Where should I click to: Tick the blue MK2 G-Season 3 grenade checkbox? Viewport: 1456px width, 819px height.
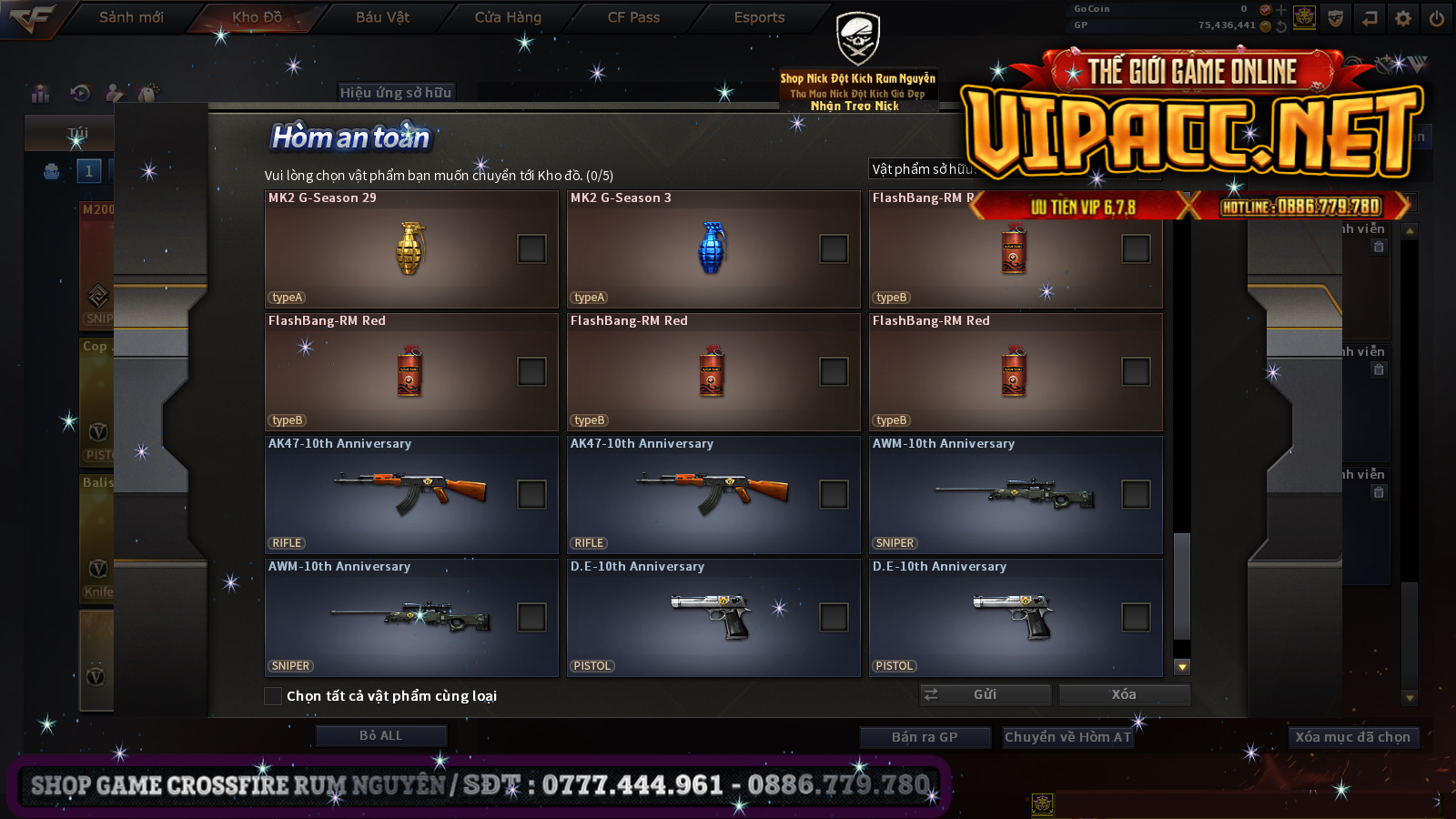[x=834, y=248]
